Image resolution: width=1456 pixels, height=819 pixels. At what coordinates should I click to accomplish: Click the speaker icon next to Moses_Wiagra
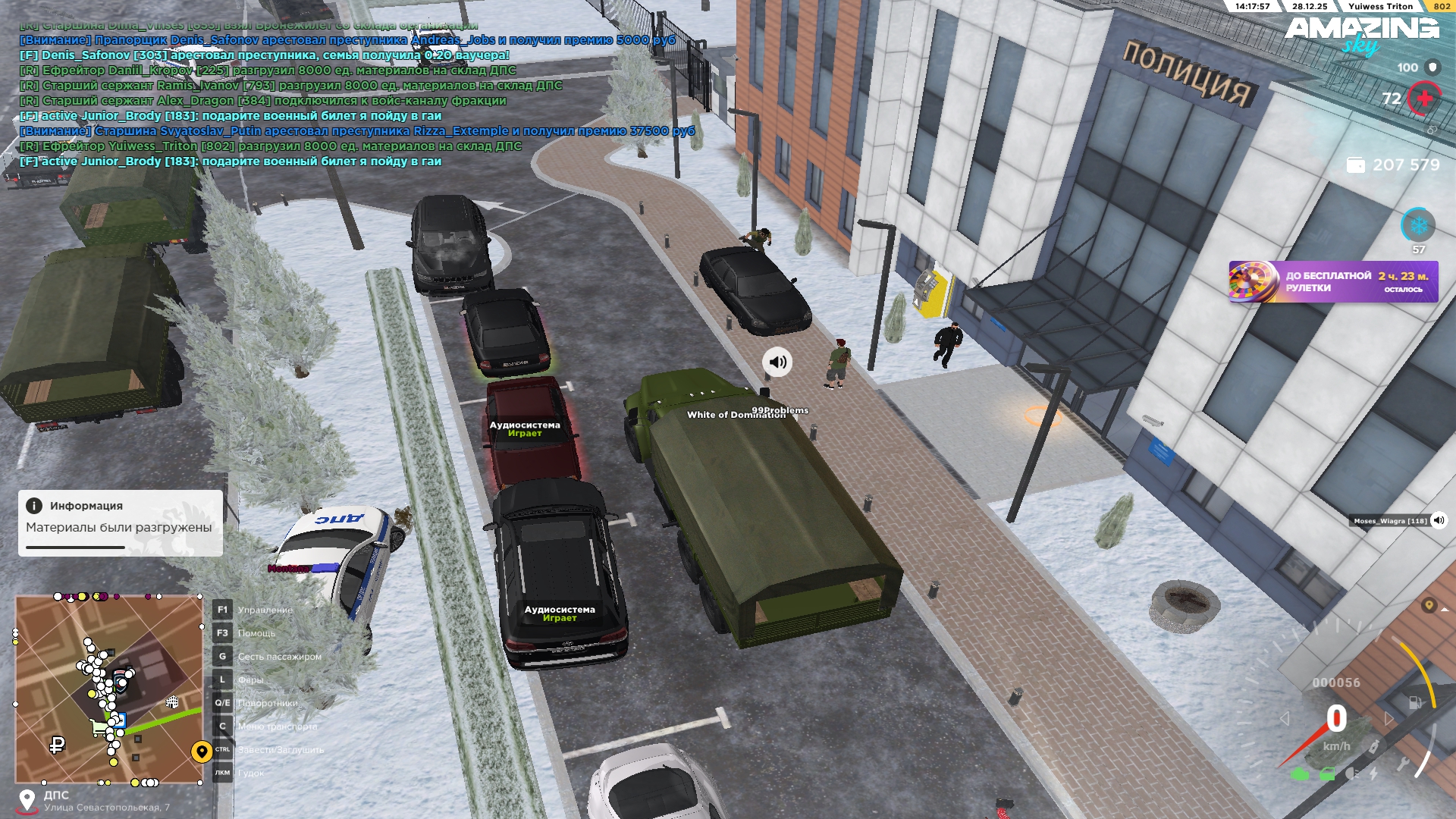(1439, 520)
